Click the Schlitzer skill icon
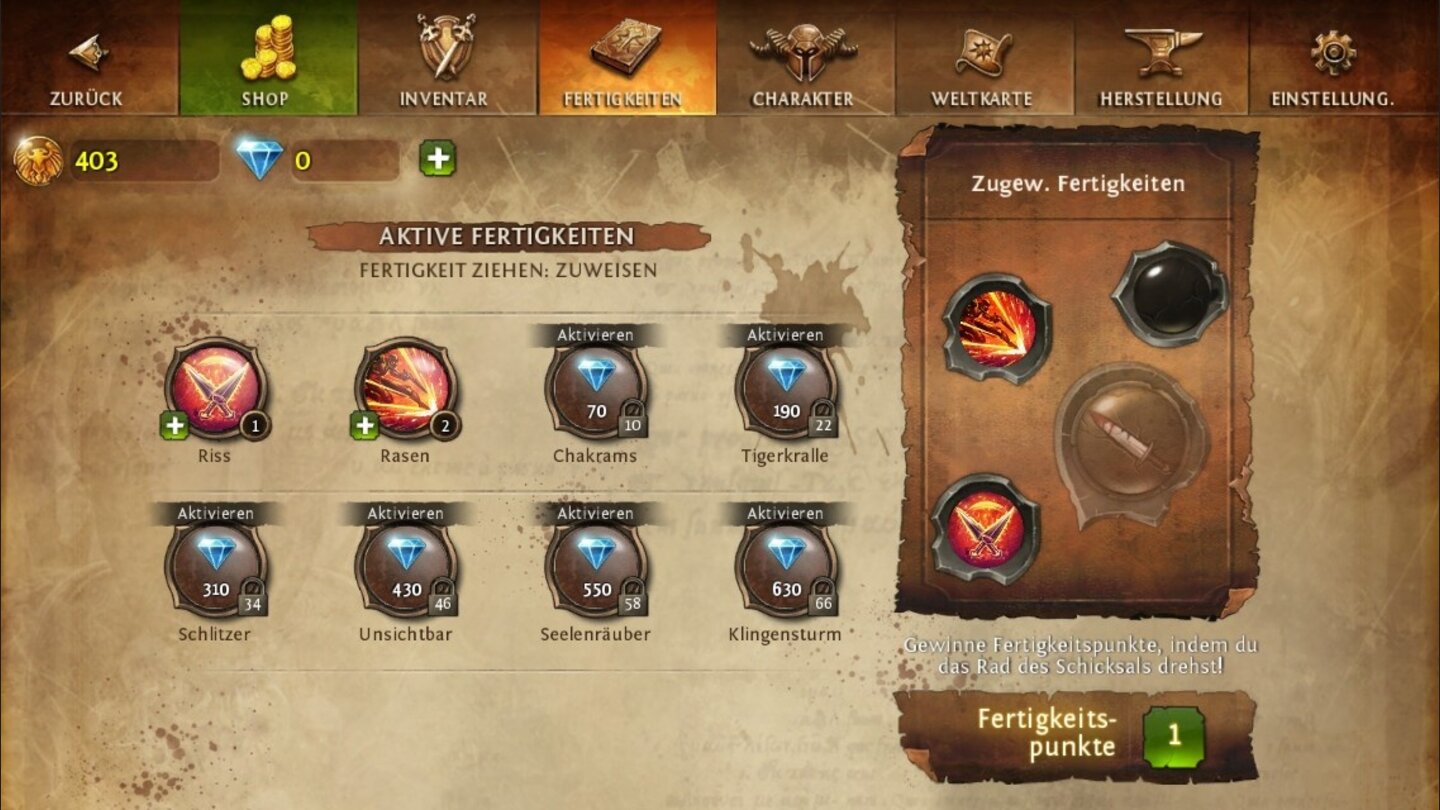The height and width of the screenshot is (810, 1440). tap(218, 572)
